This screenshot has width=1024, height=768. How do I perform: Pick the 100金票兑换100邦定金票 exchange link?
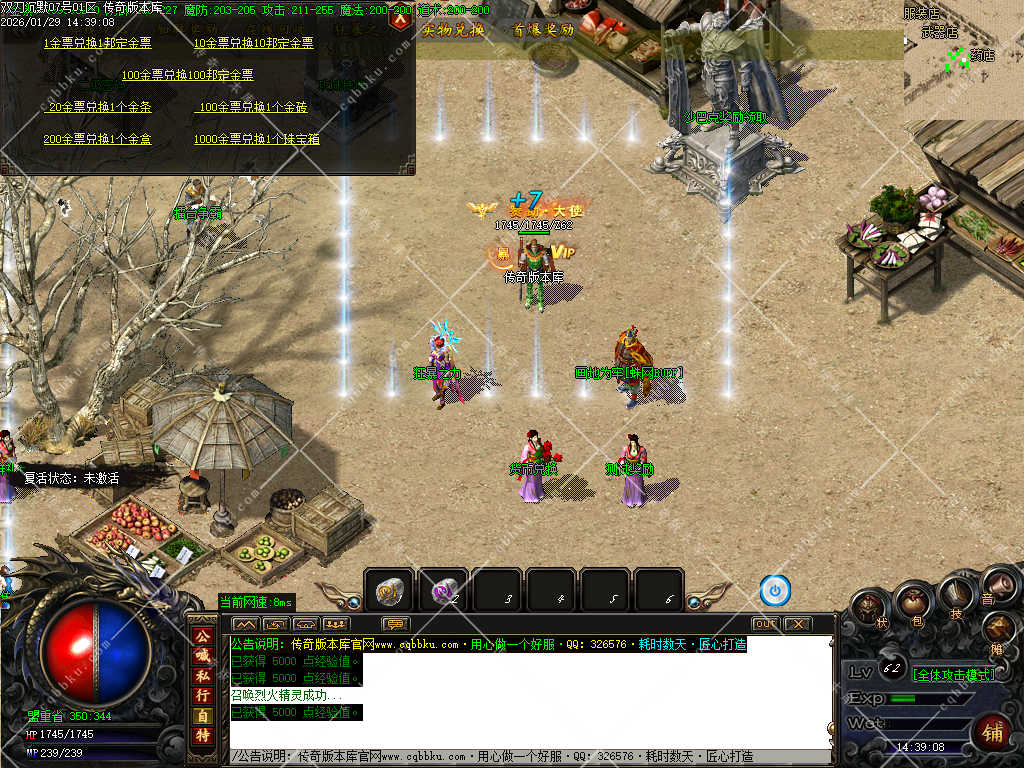coord(187,75)
